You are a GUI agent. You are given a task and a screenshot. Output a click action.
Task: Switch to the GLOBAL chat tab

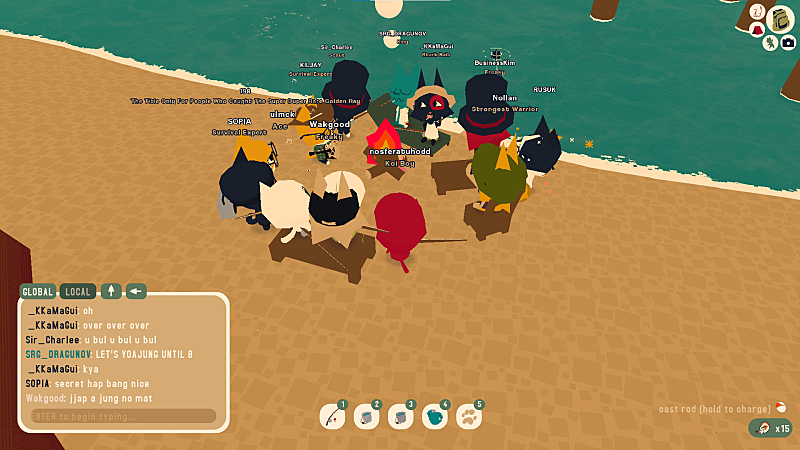pos(38,292)
